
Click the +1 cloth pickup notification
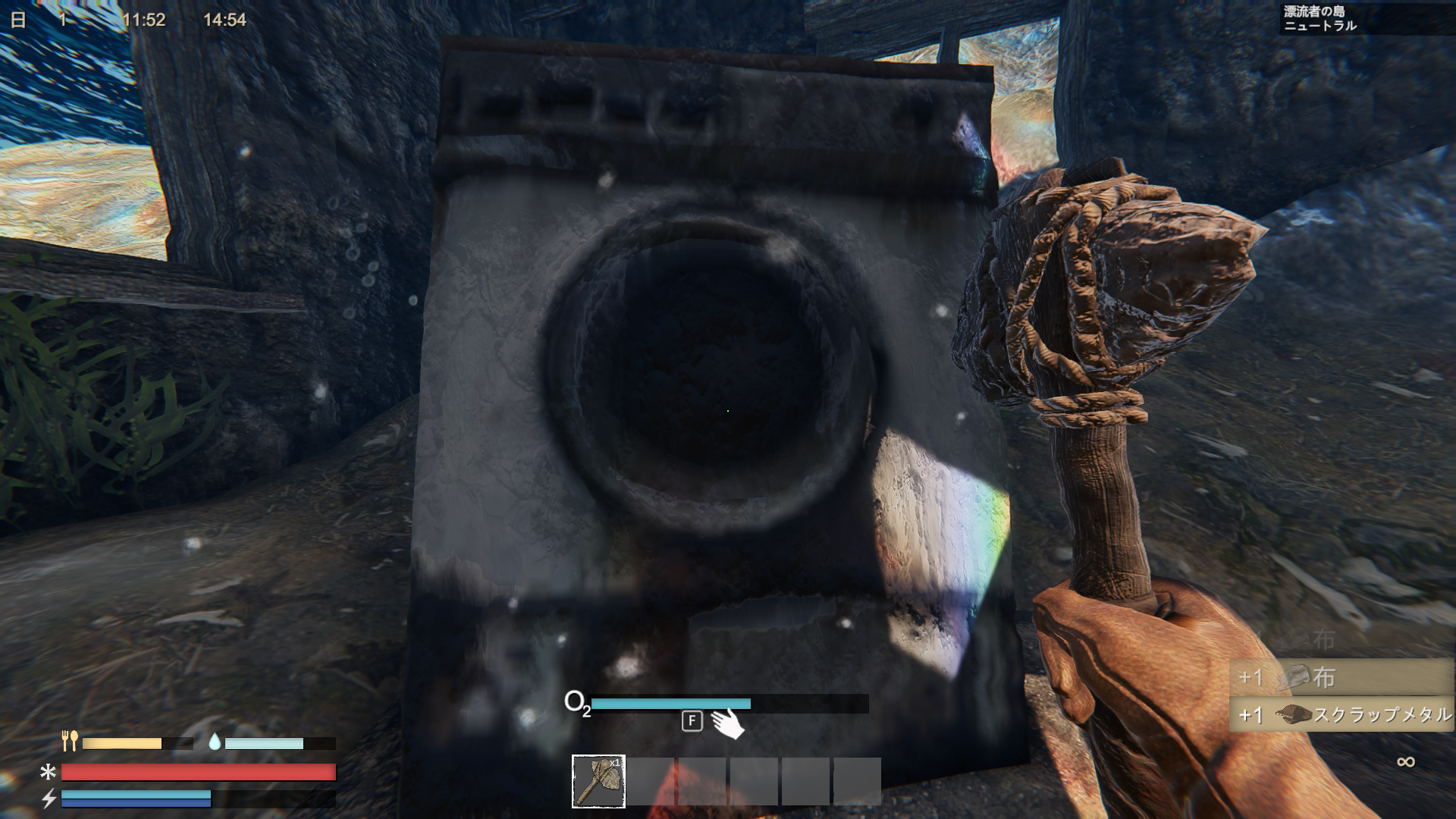coord(1340,677)
